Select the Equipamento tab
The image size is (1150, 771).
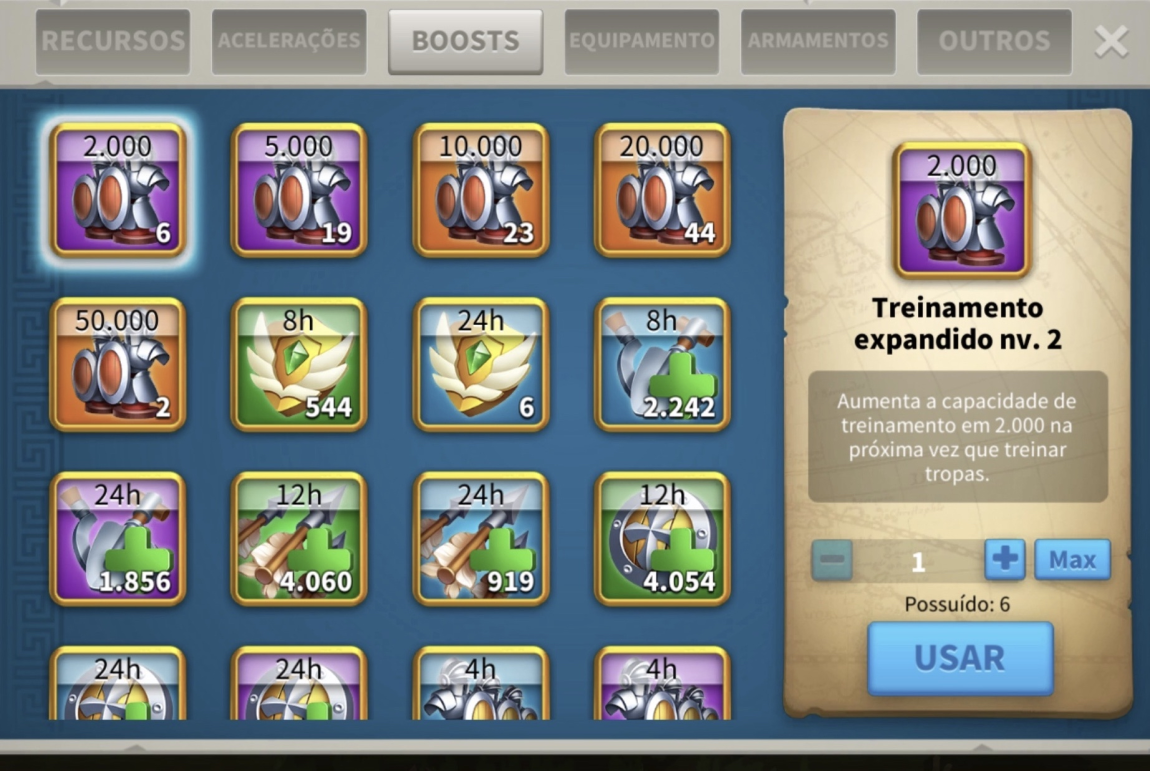coord(642,42)
